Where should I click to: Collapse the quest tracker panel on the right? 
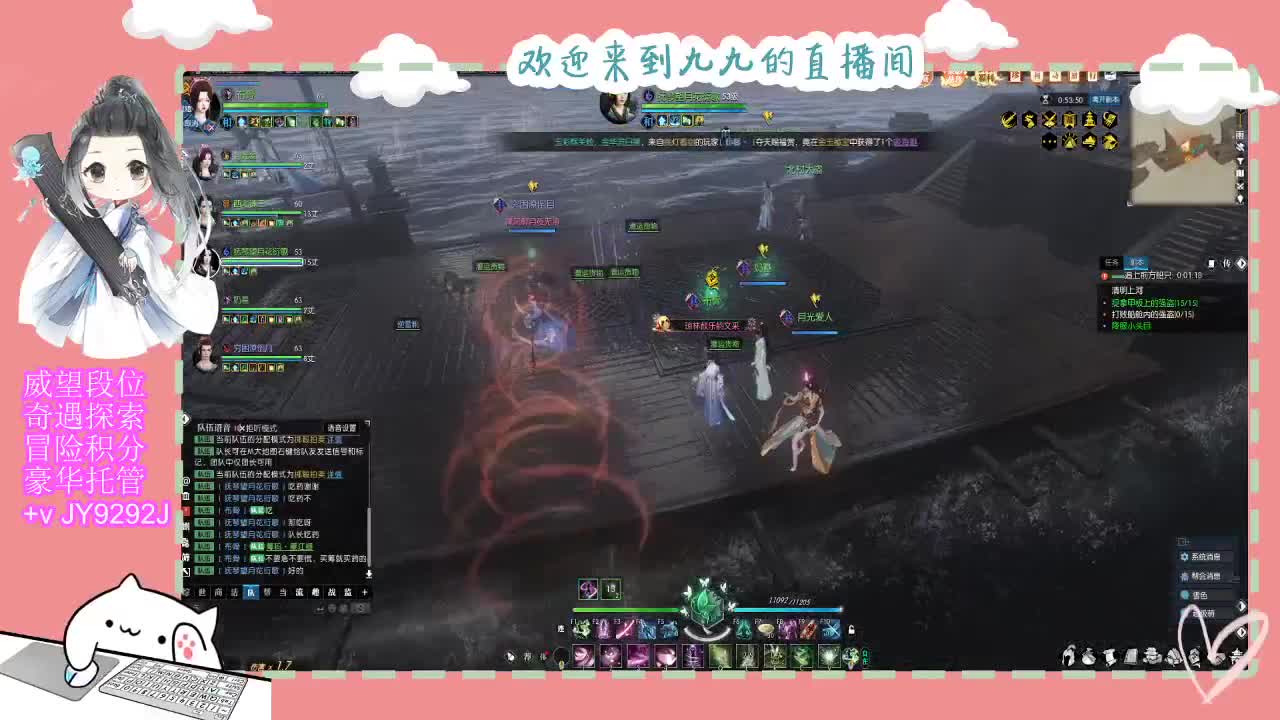pos(1240,263)
